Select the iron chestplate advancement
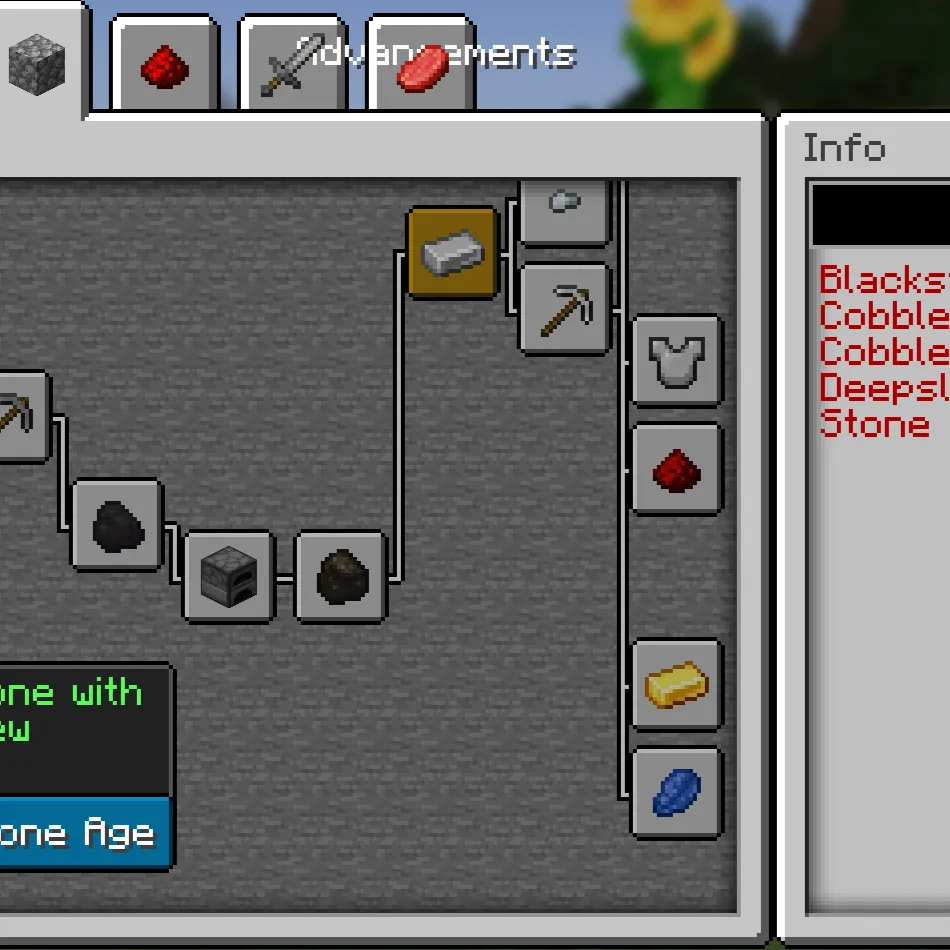950x950 pixels. click(677, 361)
